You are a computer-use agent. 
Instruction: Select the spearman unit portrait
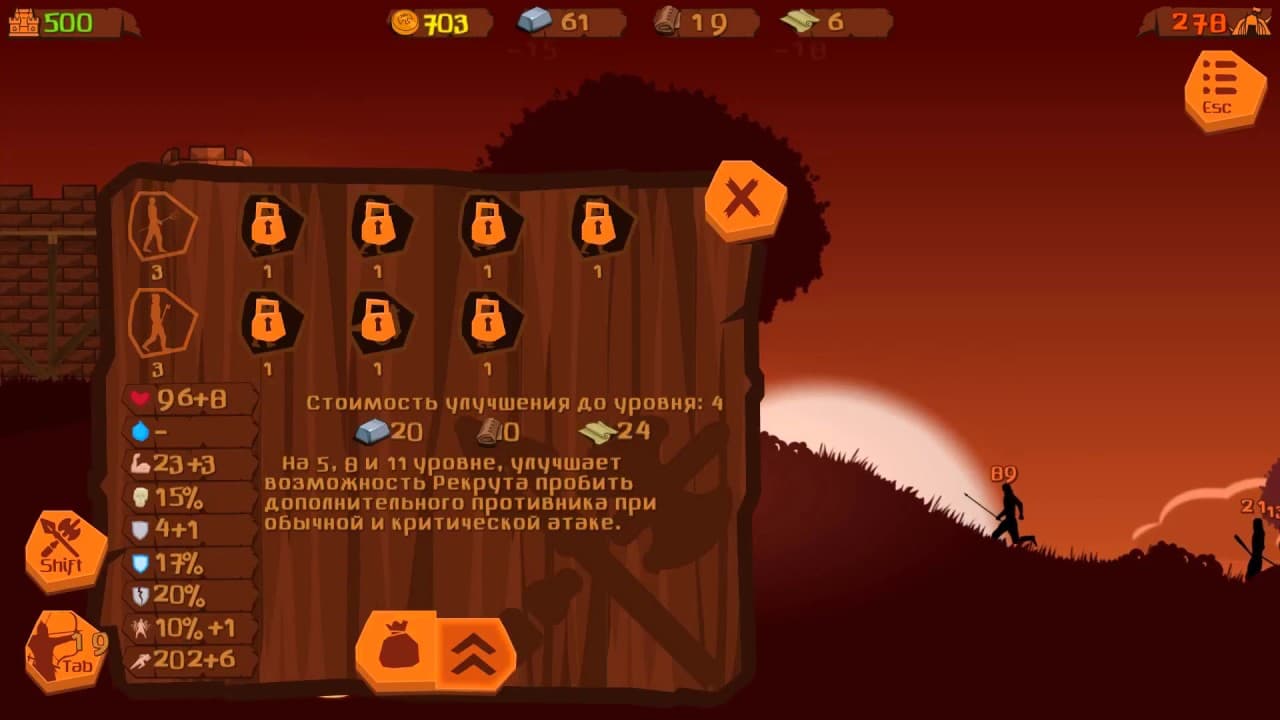pos(163,226)
